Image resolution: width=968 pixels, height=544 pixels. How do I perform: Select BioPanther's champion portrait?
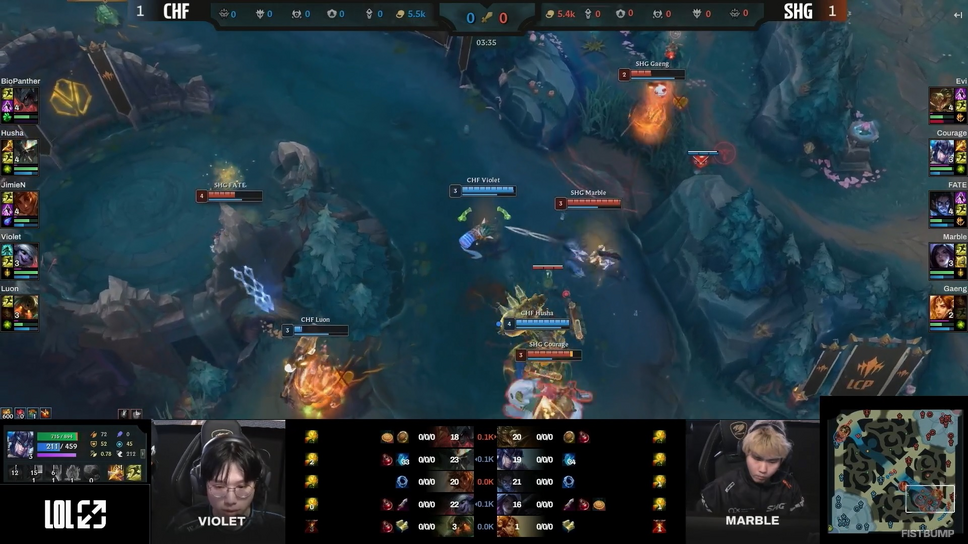tap(26, 100)
